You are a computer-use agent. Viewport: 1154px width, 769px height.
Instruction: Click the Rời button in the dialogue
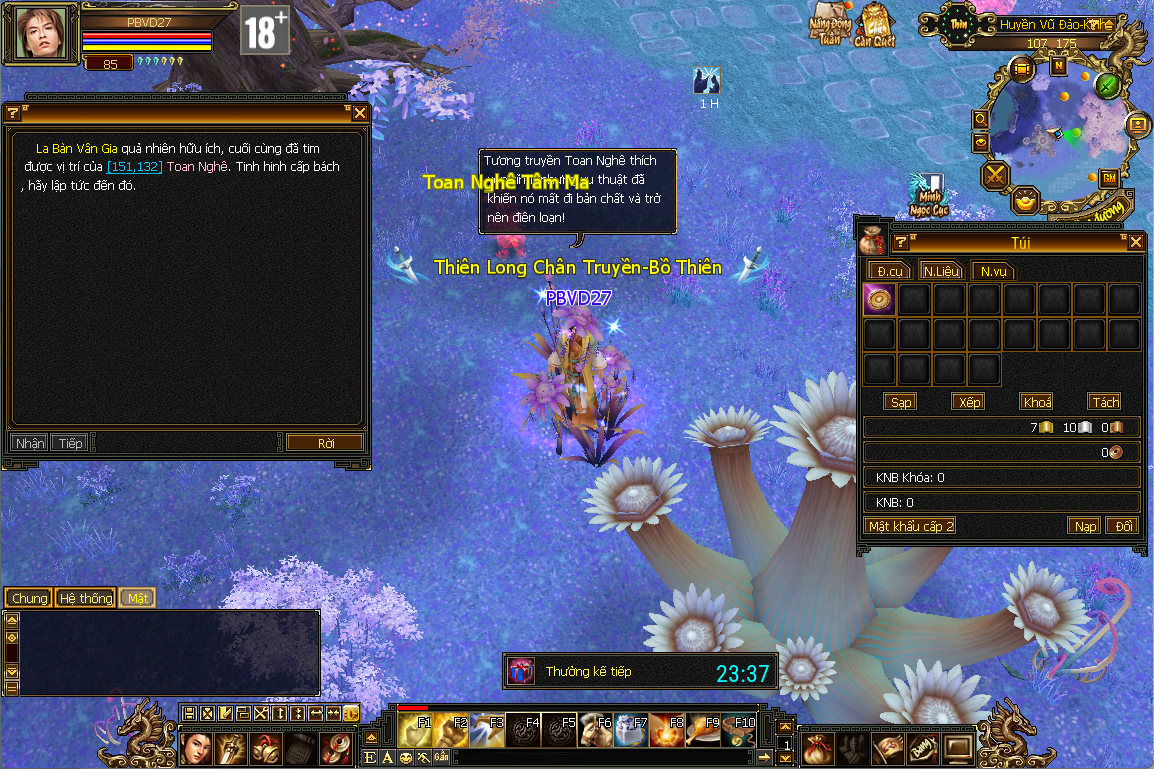click(325, 443)
